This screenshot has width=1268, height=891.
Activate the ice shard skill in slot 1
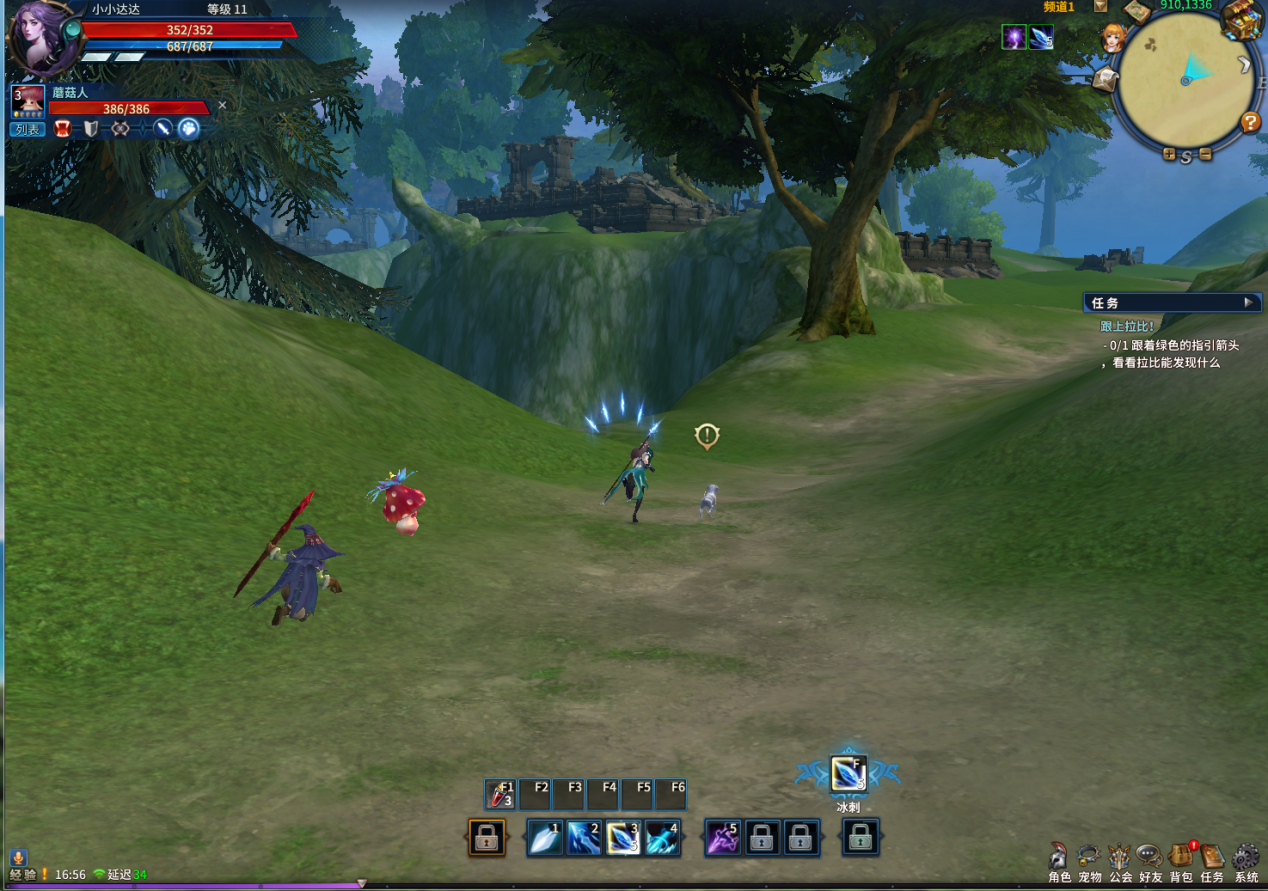pyautogui.click(x=546, y=838)
